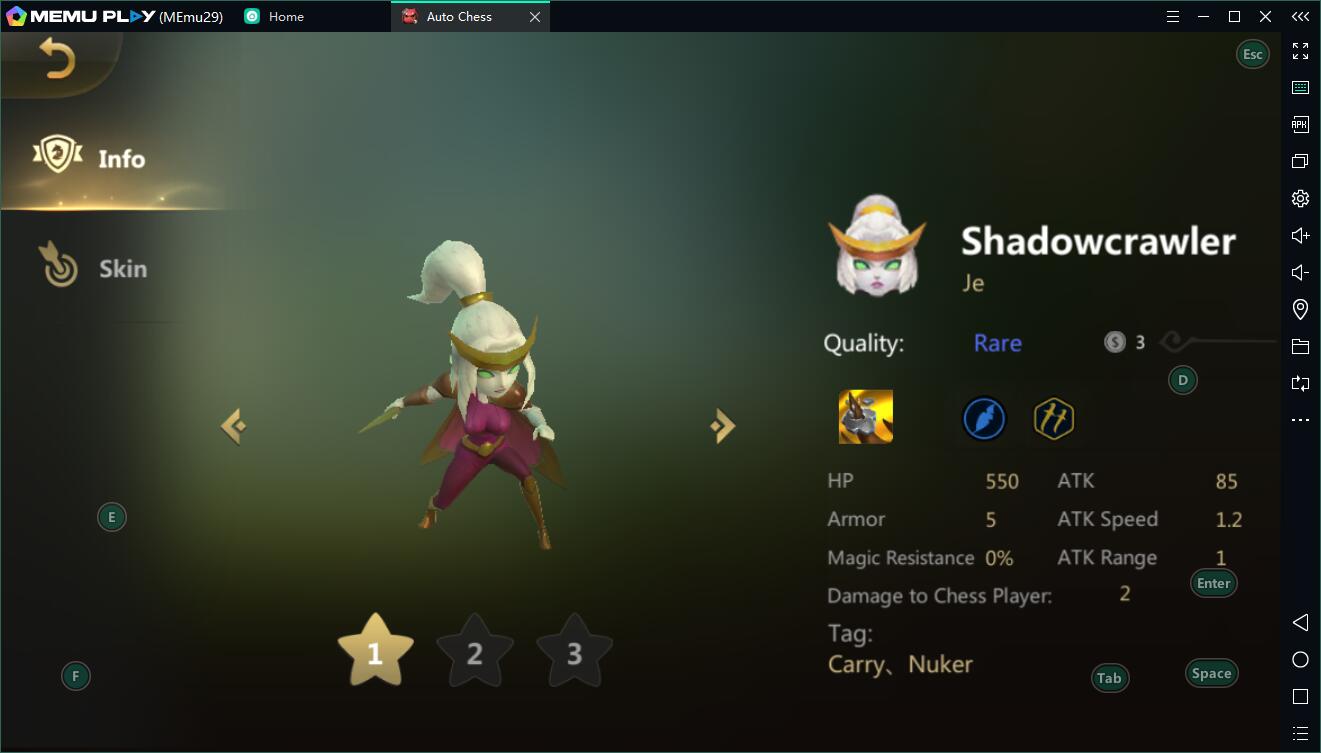Show the next chess piece
The image size is (1321, 753).
[x=722, y=426]
